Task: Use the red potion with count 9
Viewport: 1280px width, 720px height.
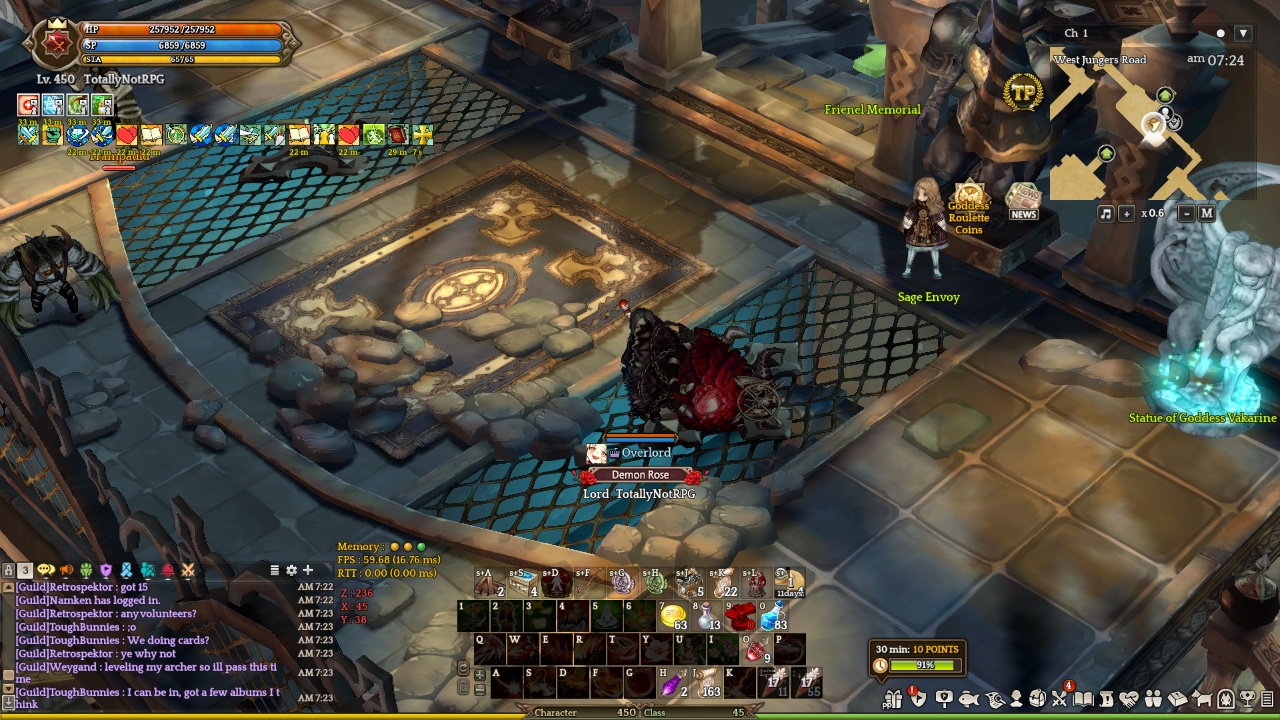Action: 758,650
